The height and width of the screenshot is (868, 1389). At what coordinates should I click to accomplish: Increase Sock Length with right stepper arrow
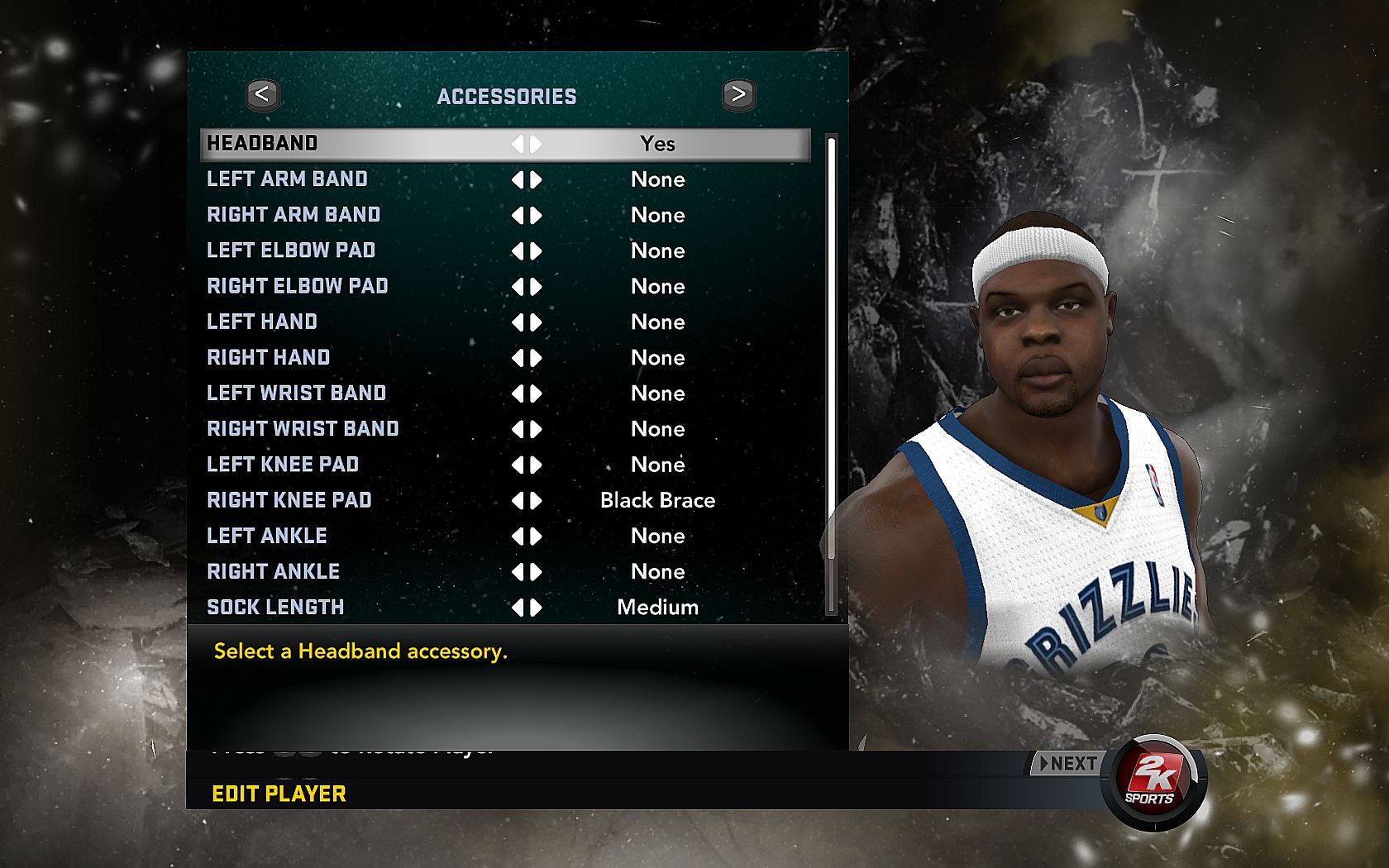point(537,608)
